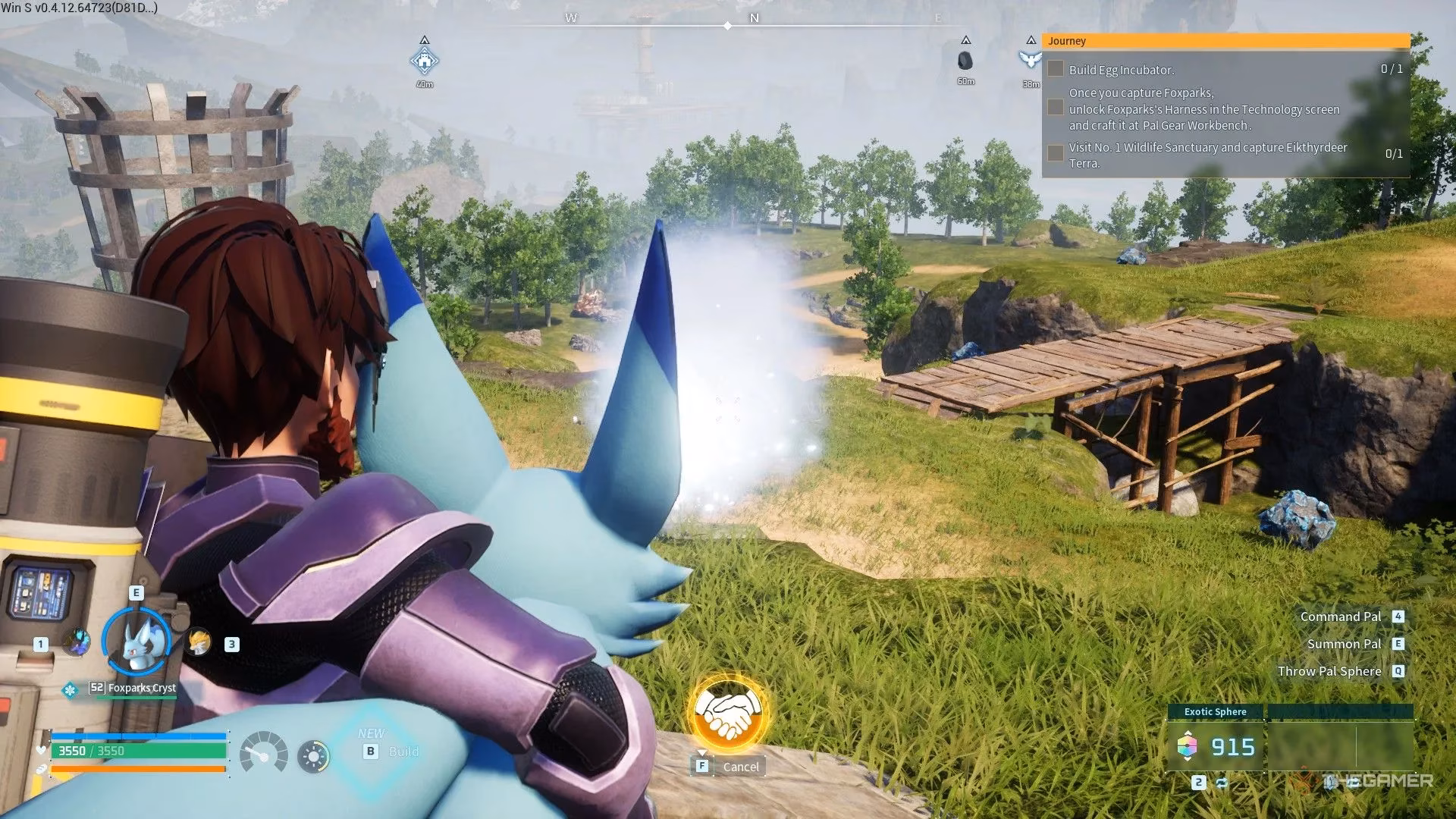Select the Command Pal action

pos(1341,617)
